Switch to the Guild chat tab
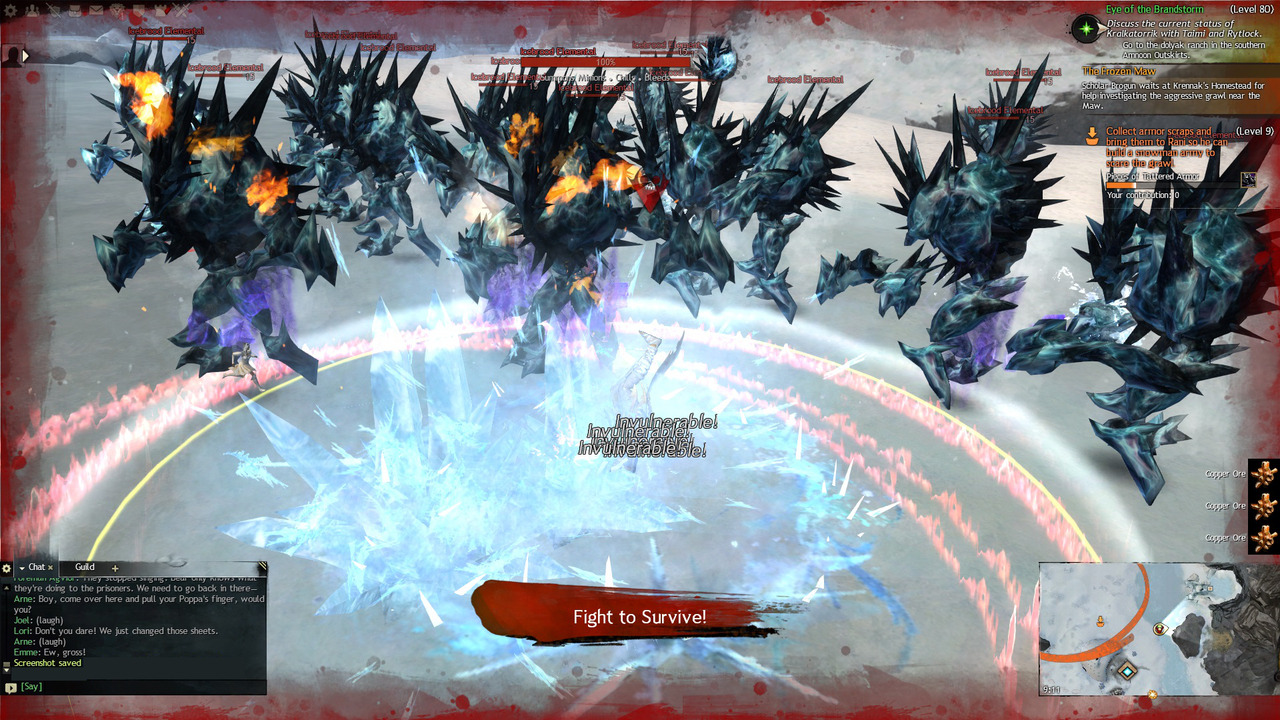 coord(85,567)
